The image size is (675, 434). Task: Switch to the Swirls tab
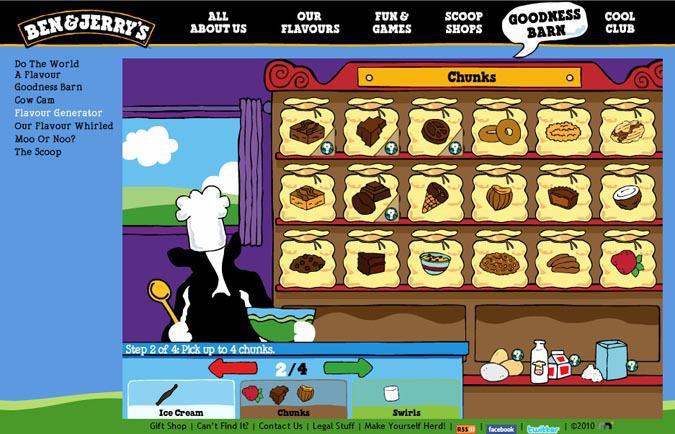coord(406,400)
